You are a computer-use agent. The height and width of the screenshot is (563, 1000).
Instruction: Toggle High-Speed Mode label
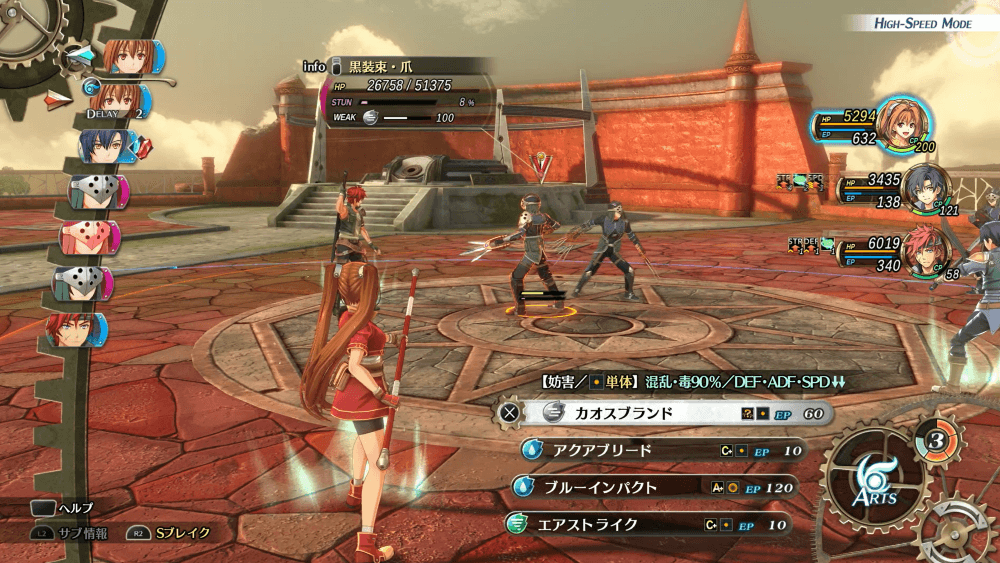[x=922, y=23]
